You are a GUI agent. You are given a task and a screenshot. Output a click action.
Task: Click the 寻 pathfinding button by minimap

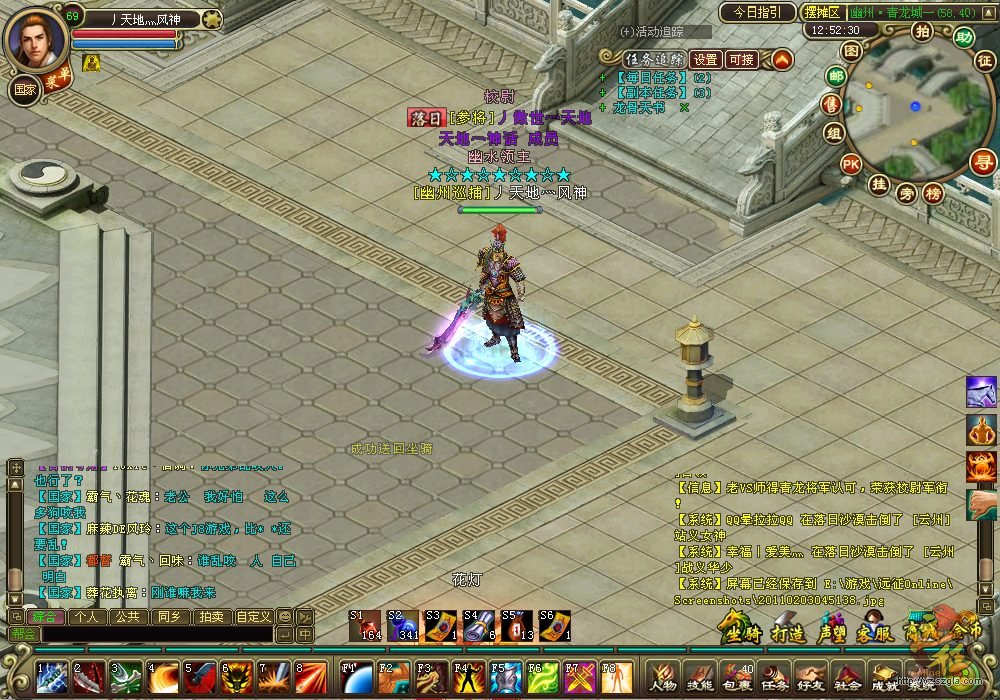[x=984, y=160]
